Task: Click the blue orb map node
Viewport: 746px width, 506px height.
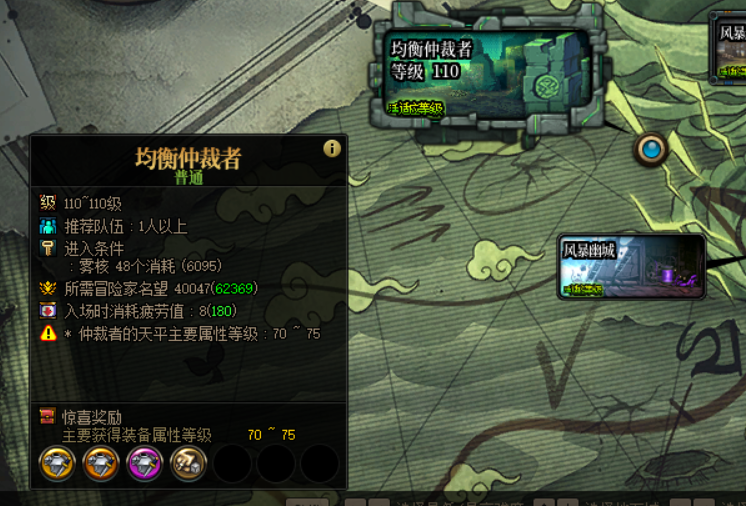Action: click(x=652, y=150)
